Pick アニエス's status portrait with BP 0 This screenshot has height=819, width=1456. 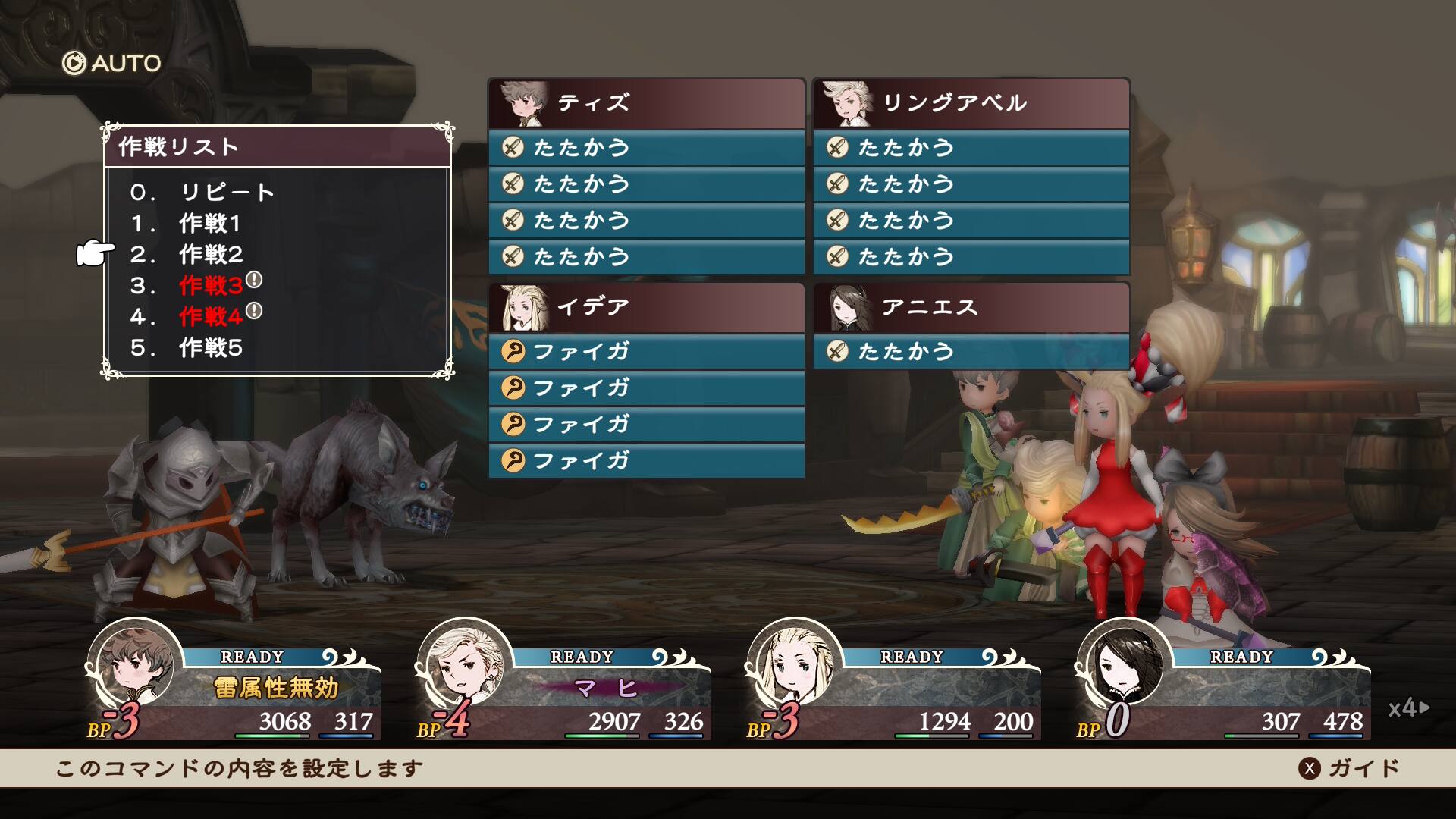[x=1124, y=665]
